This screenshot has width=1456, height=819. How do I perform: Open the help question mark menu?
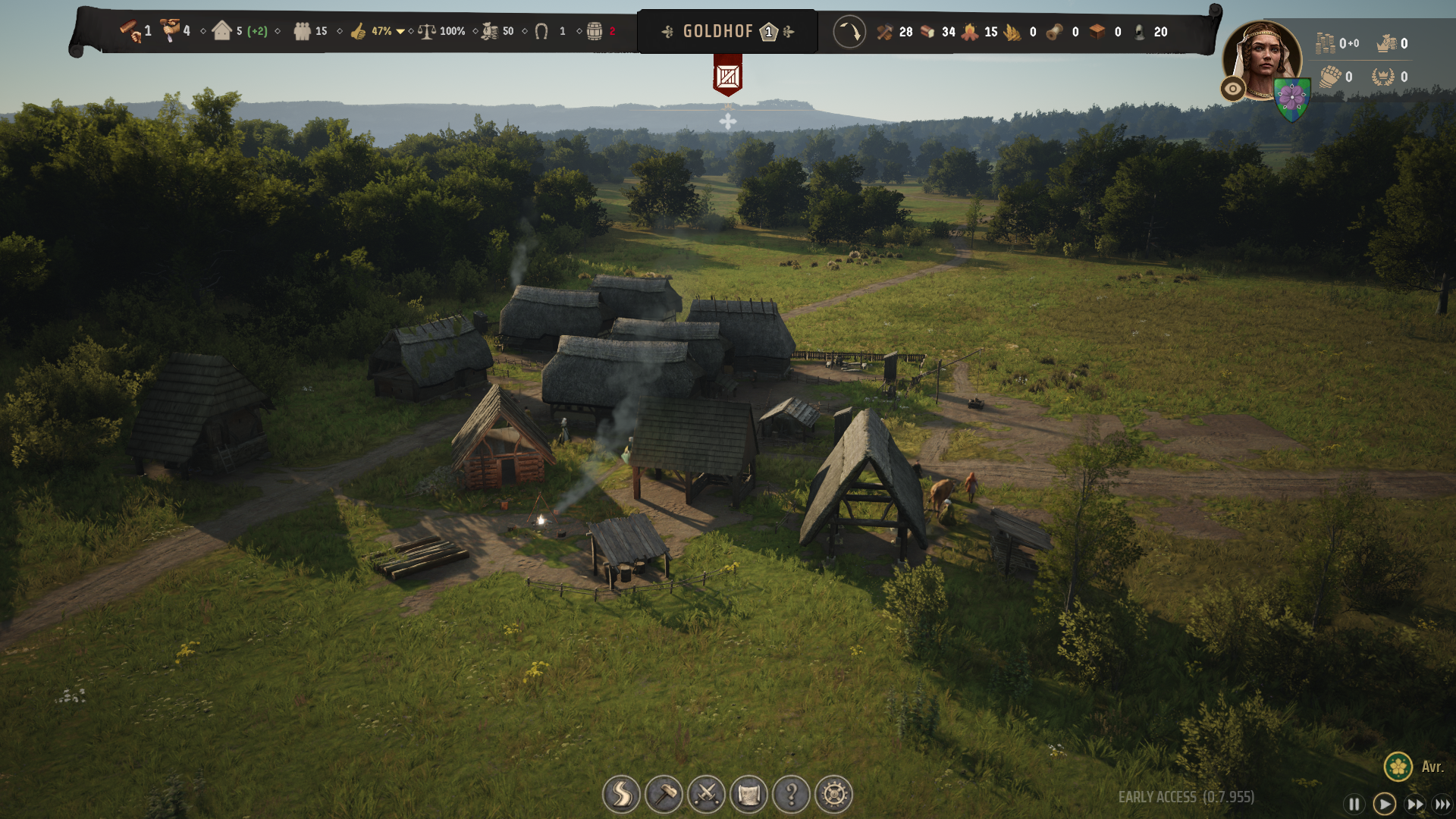pos(791,794)
